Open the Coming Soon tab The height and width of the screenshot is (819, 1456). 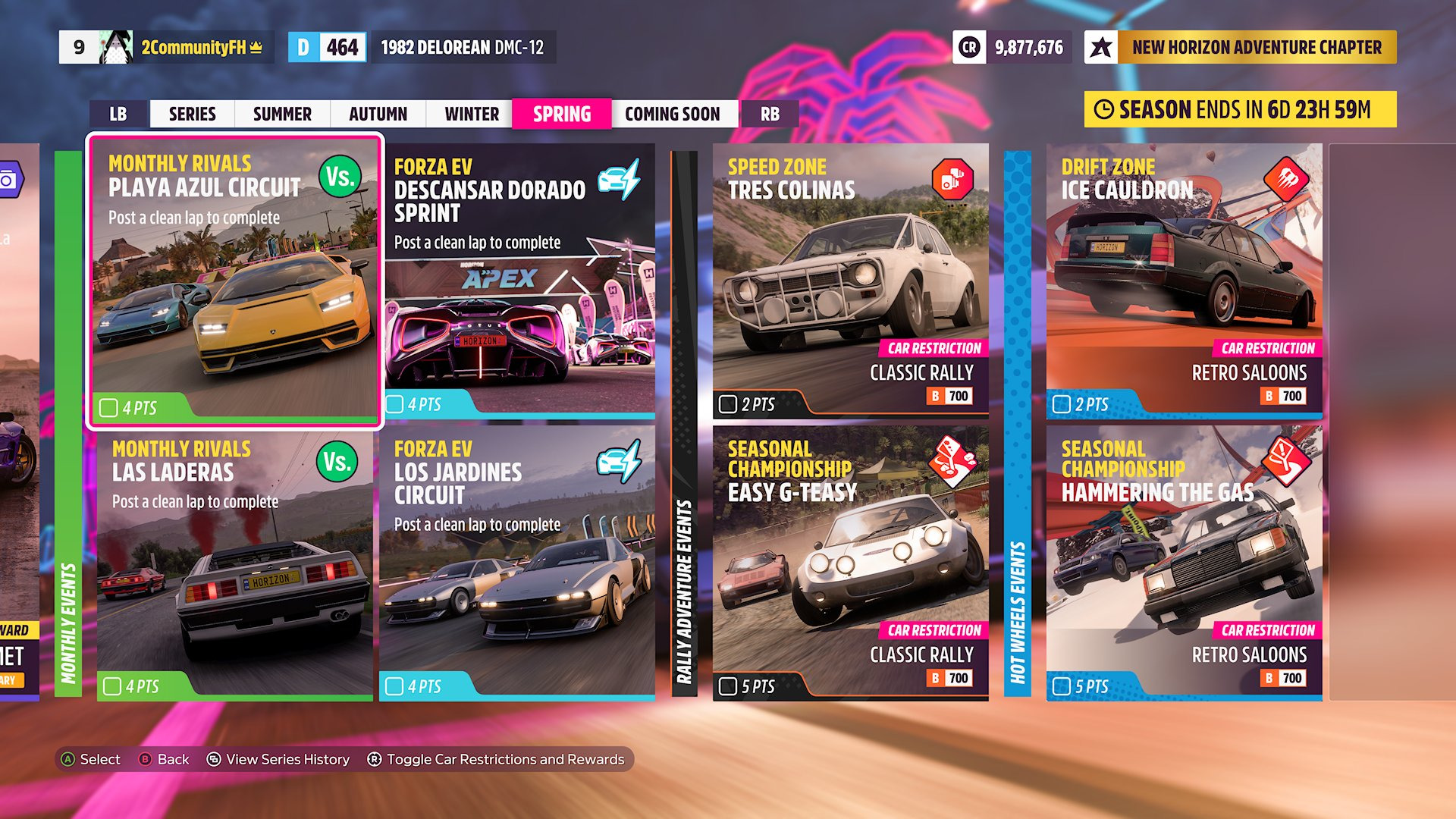[673, 115]
